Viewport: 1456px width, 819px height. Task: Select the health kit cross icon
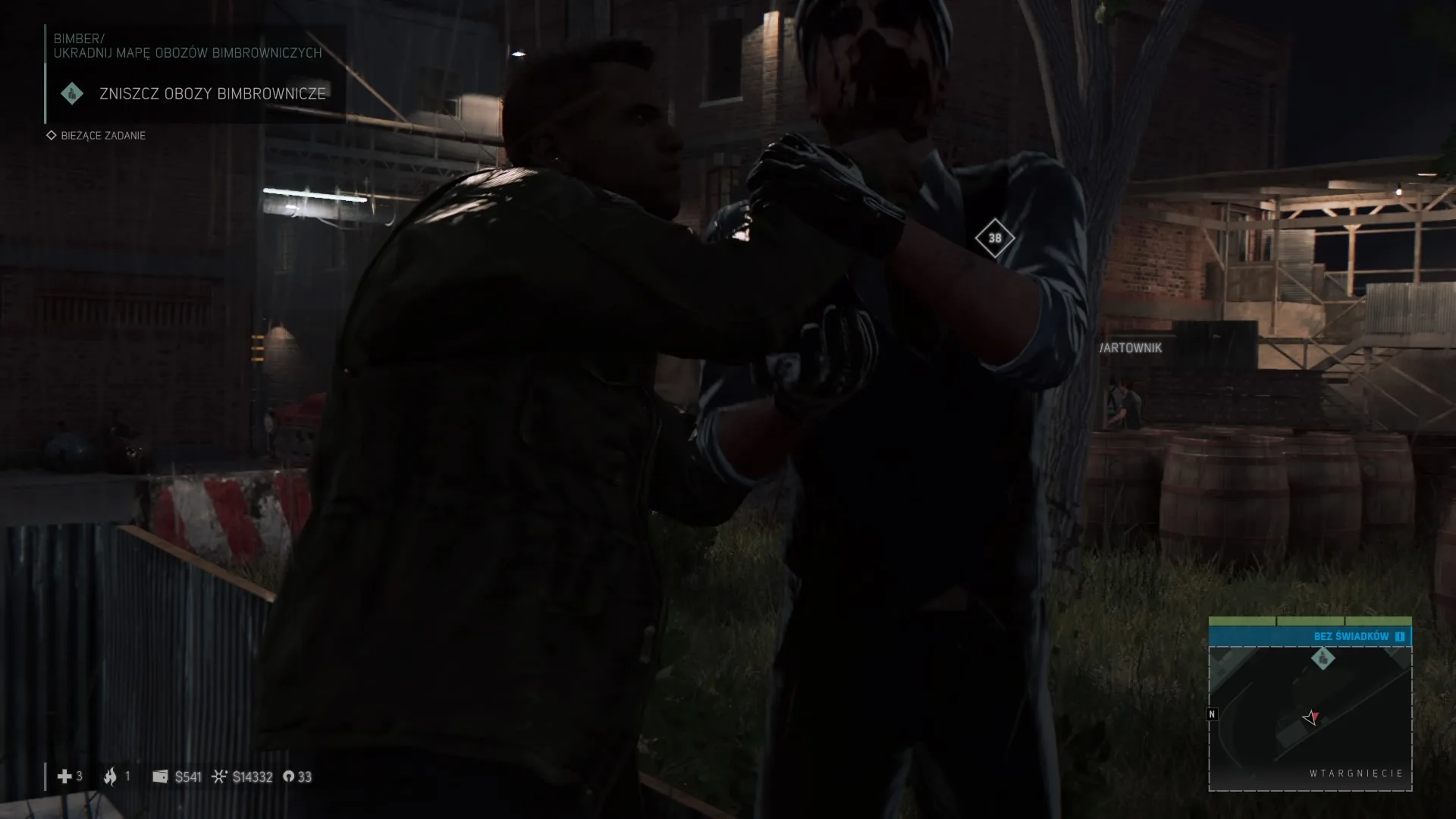[x=65, y=777]
